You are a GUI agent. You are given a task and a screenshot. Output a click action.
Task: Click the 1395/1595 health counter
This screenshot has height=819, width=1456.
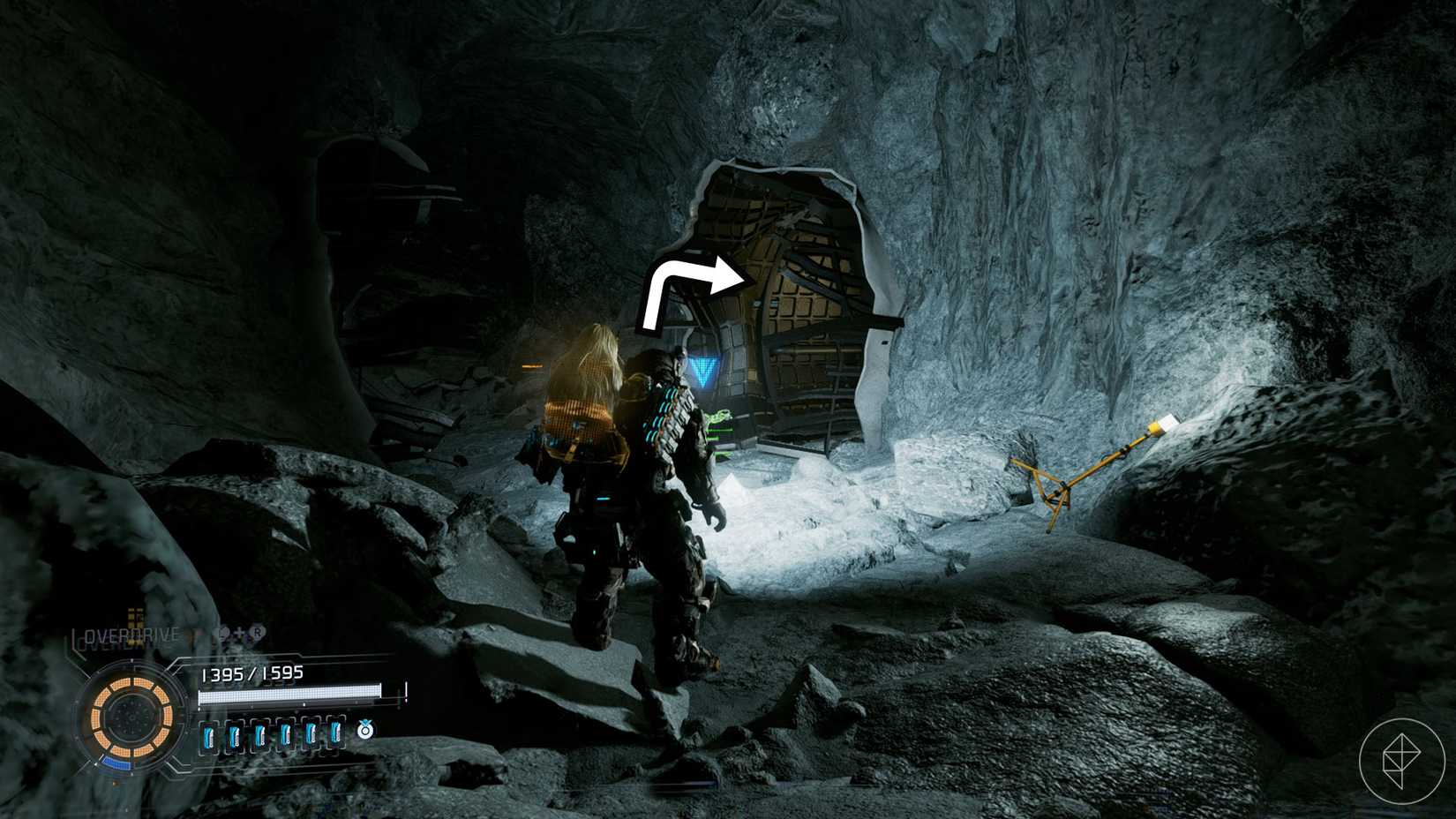click(252, 672)
